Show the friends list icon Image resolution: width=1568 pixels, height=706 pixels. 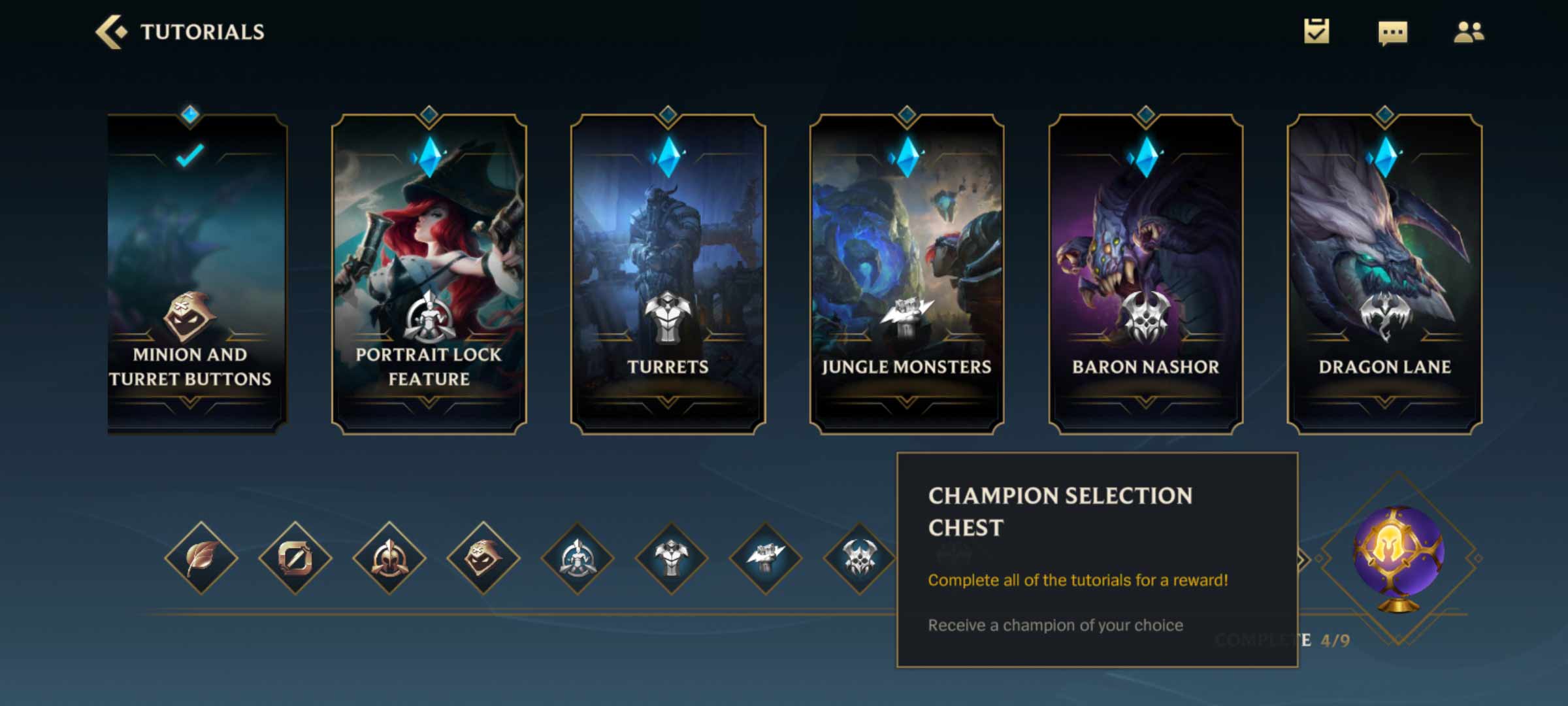[x=1469, y=31]
